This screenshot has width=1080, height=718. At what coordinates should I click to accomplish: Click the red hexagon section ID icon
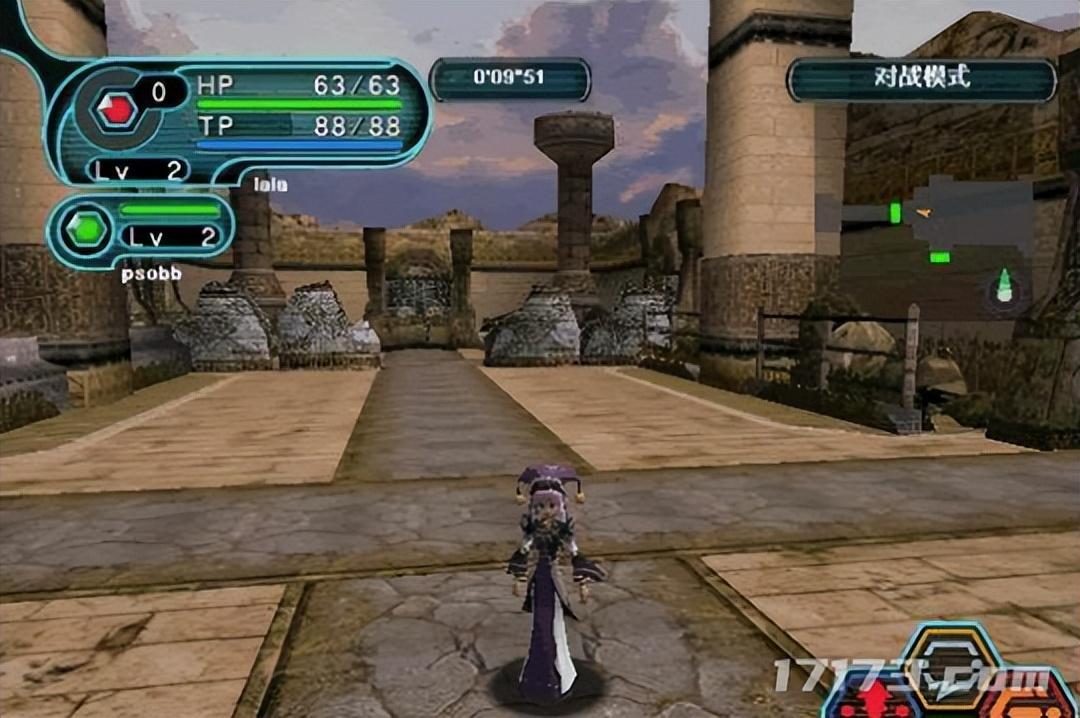[116, 109]
